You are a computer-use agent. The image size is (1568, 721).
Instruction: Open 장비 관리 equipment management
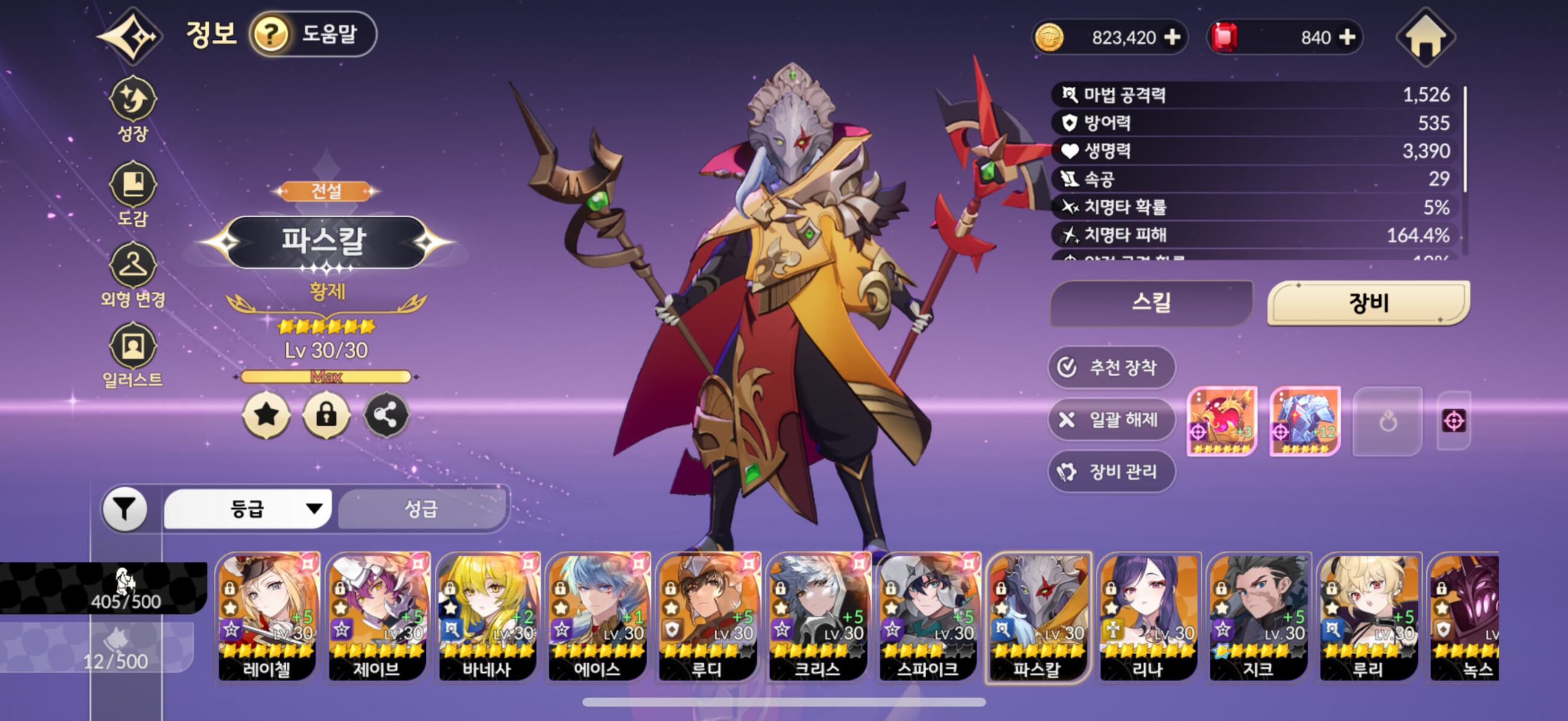click(1111, 471)
